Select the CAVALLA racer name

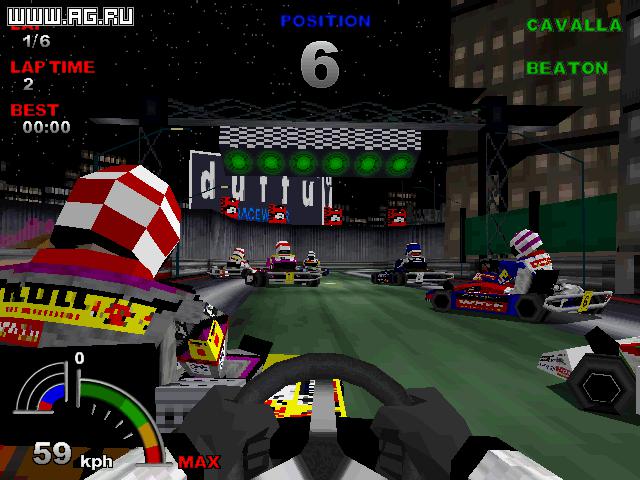pyautogui.click(x=567, y=24)
